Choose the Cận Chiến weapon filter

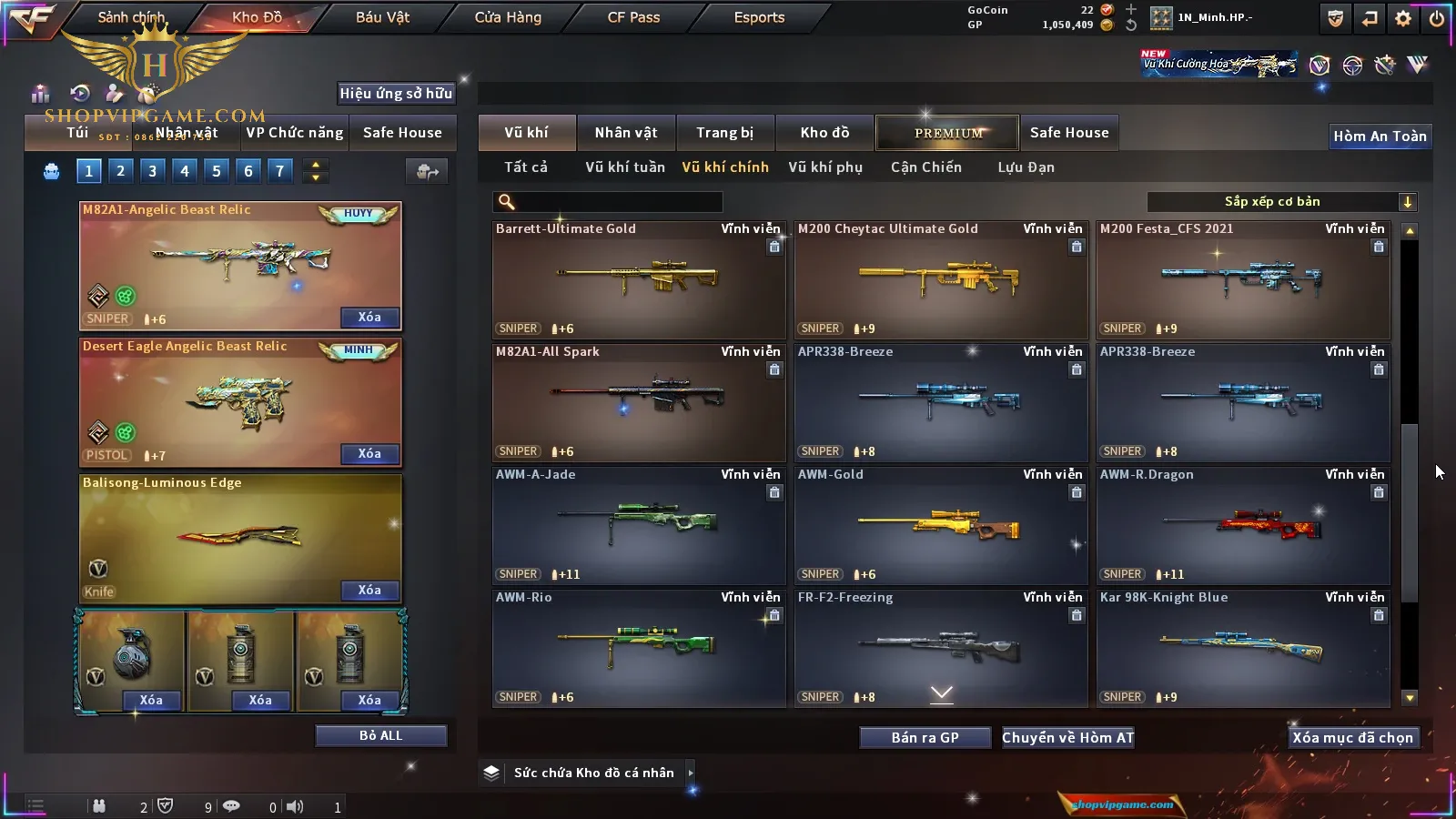click(925, 167)
